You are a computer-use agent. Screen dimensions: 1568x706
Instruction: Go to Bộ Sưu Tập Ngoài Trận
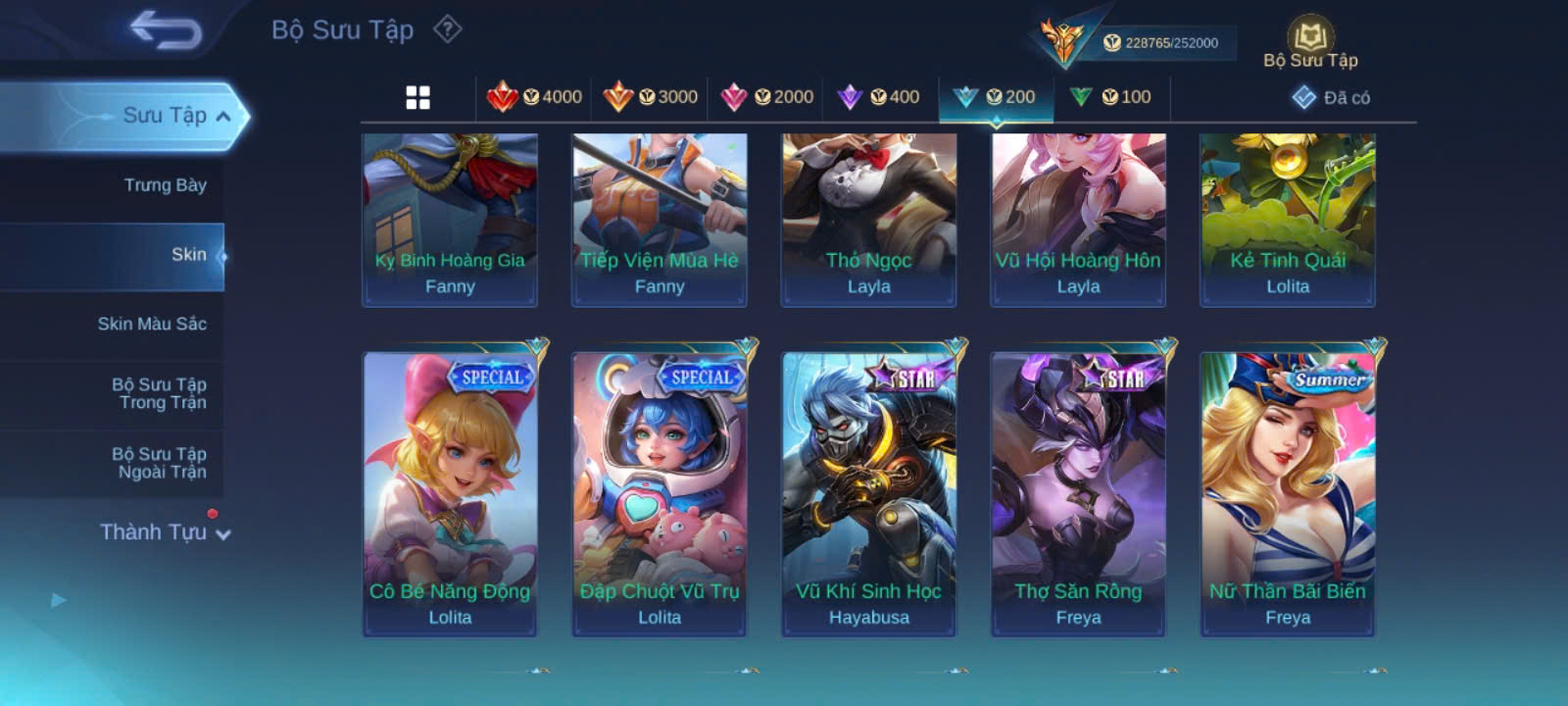click(159, 463)
